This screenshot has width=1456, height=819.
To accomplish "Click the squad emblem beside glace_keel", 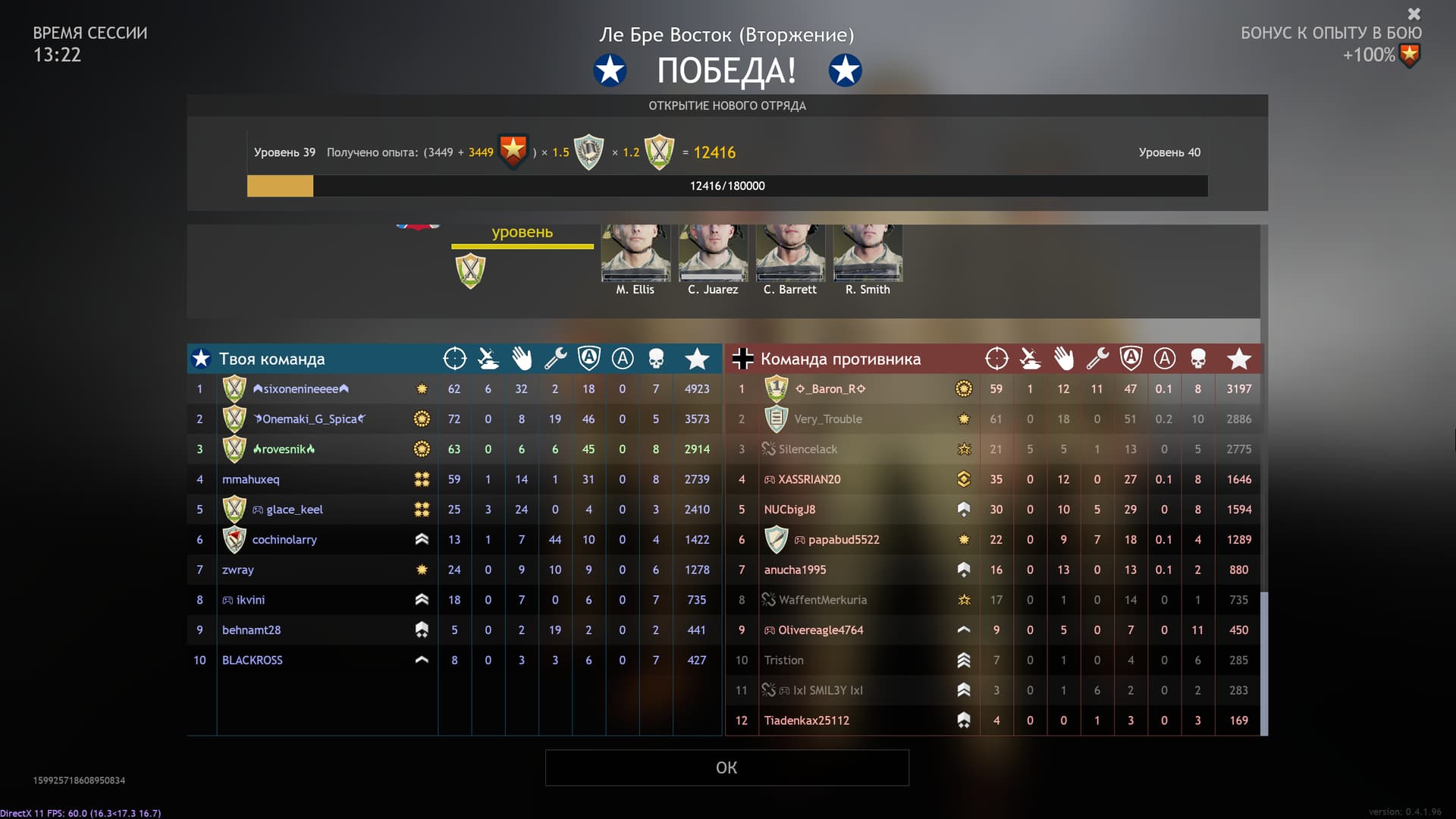I will 235,509.
